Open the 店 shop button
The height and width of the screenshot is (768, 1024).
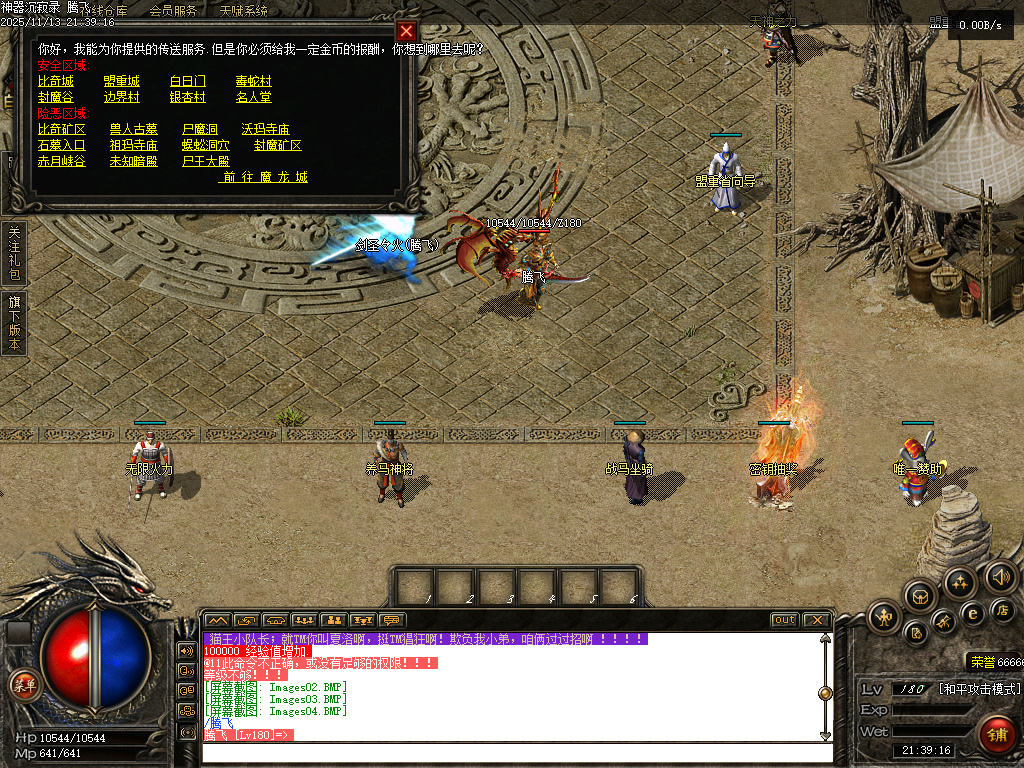(x=1003, y=610)
